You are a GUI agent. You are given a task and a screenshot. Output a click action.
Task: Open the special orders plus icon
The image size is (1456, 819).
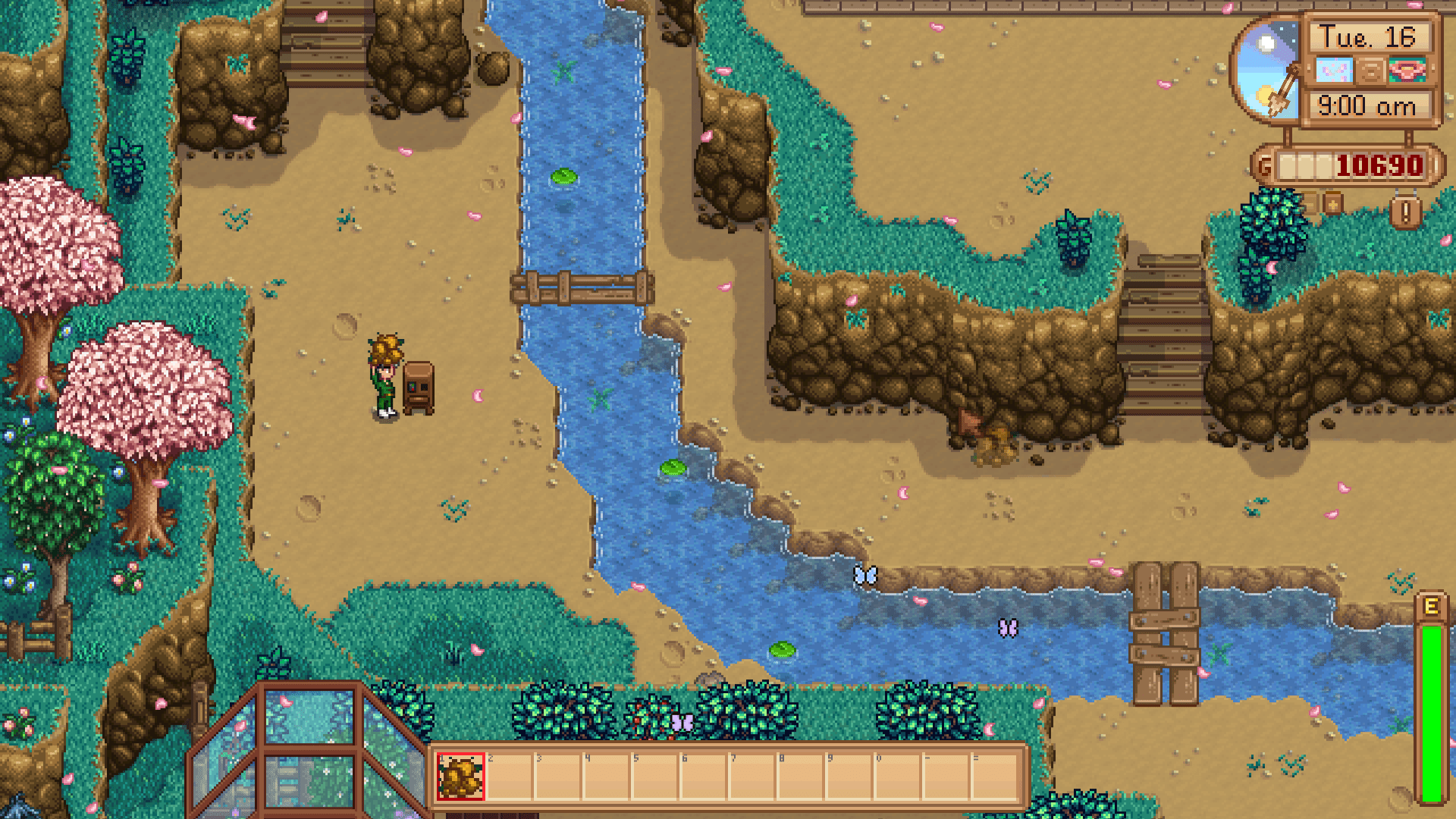1332,203
